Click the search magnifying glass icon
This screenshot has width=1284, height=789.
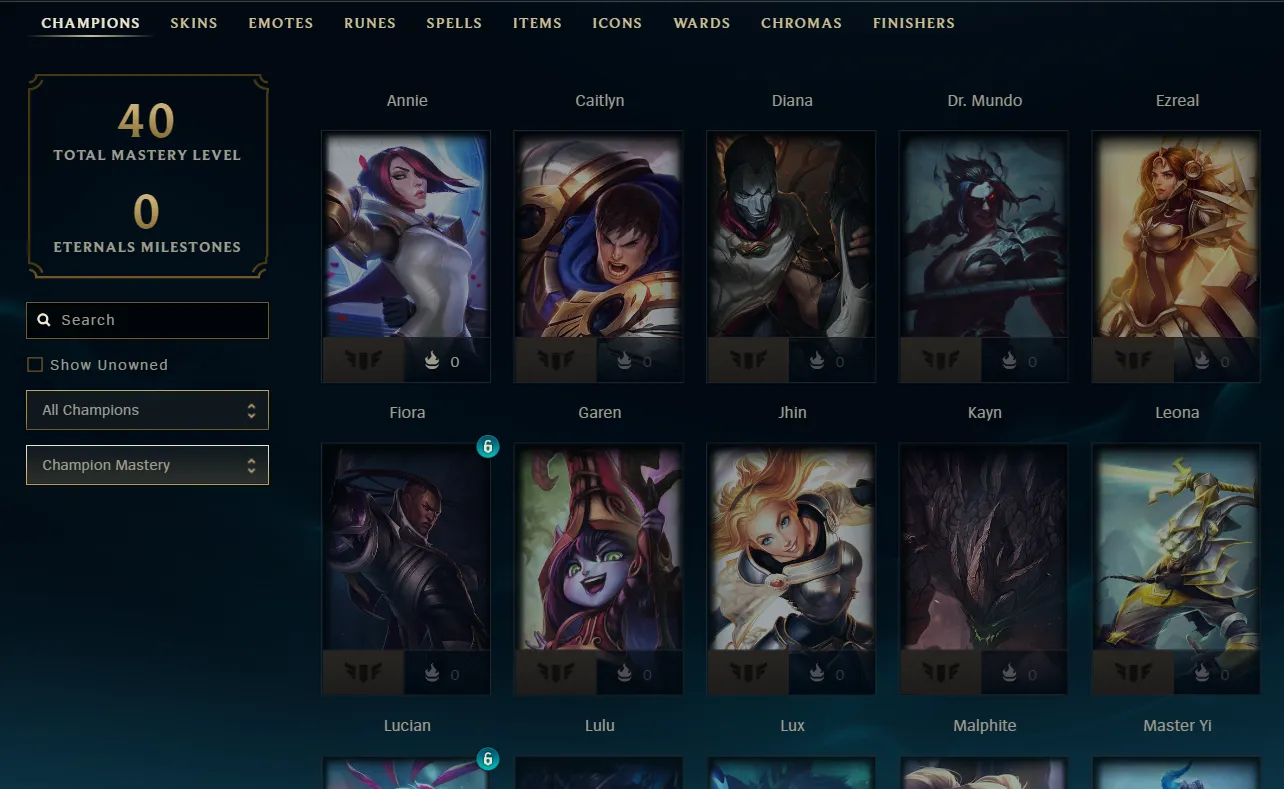44,319
